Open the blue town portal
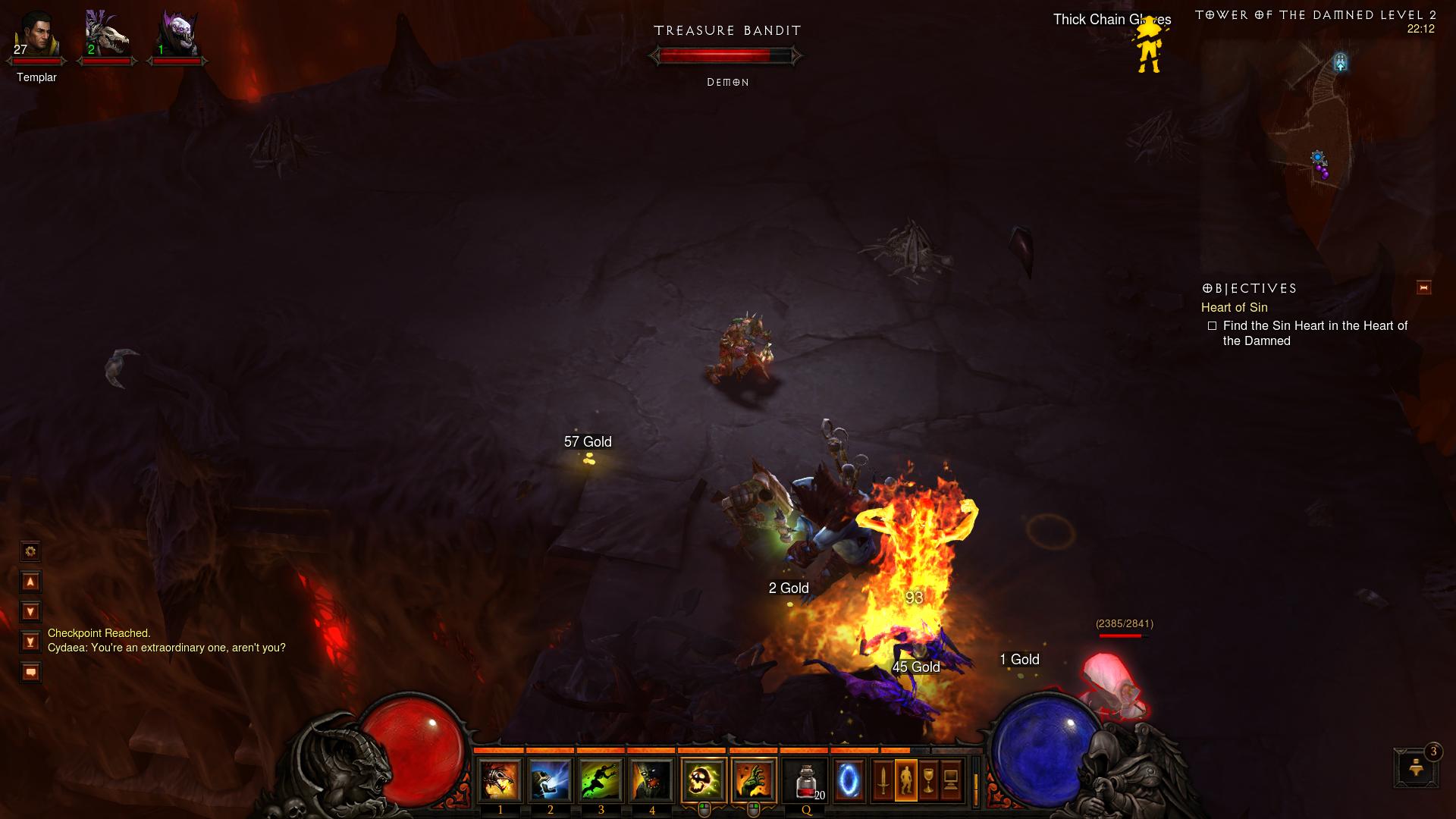 coord(849,780)
